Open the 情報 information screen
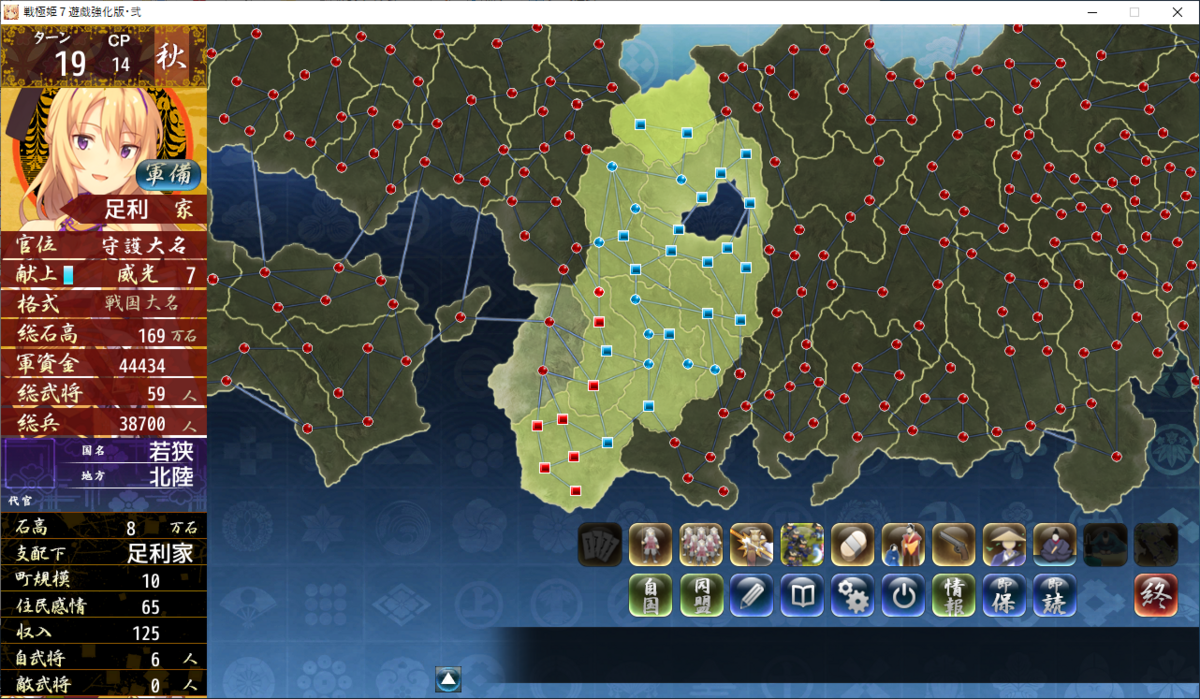This screenshot has width=1200, height=699. pos(953,595)
